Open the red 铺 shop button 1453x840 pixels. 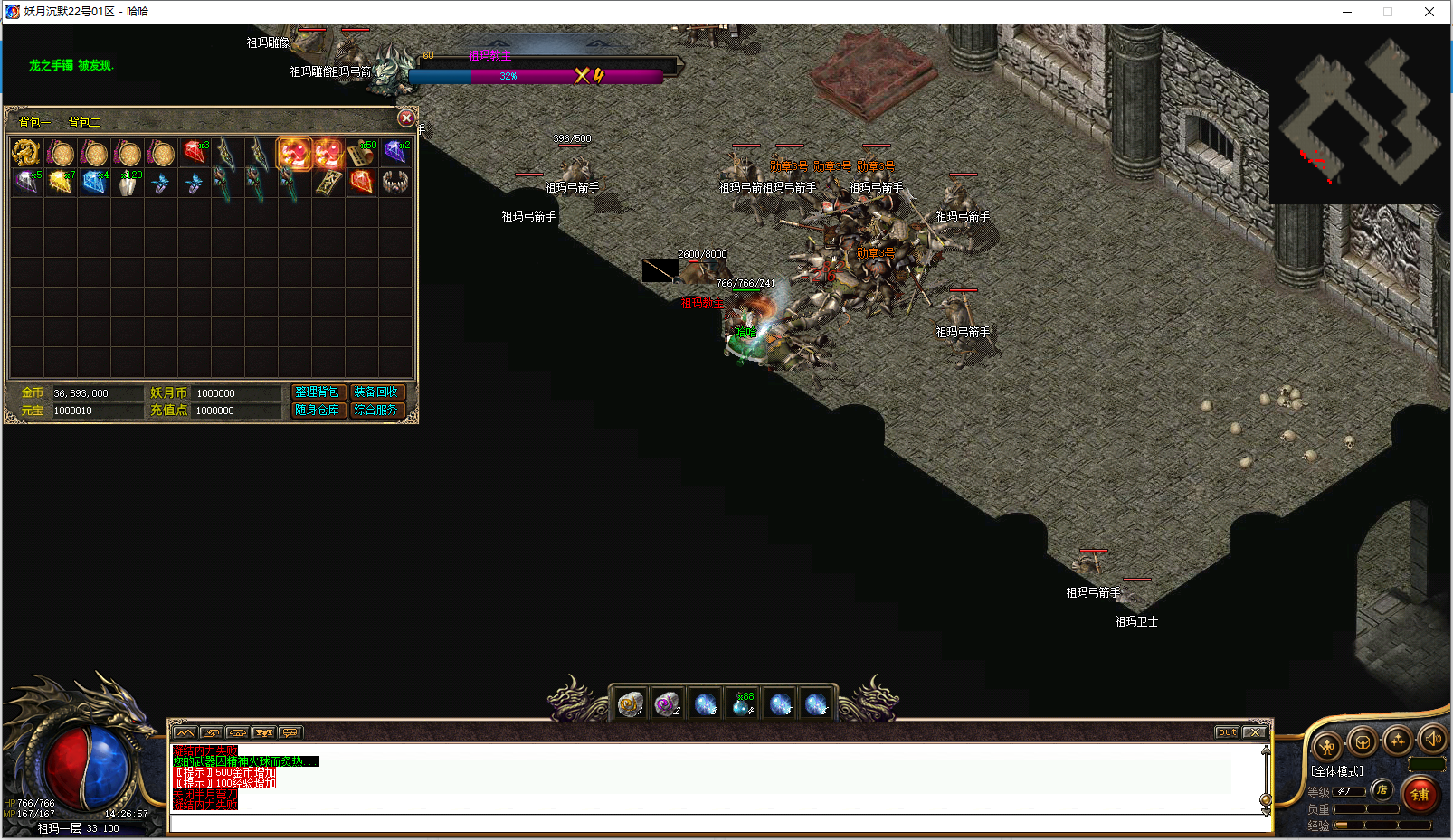click(x=1420, y=794)
